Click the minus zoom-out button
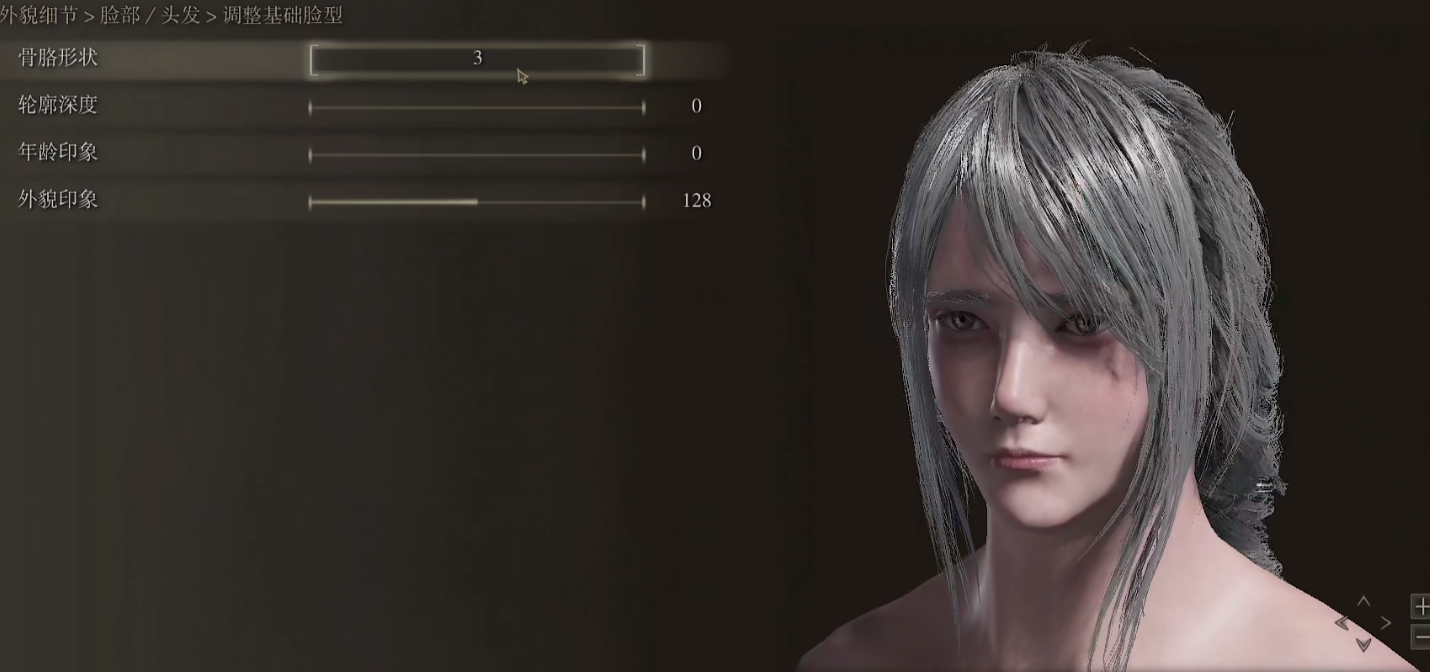Screen dimensions: 1430x672 pyautogui.click(x=1421, y=636)
